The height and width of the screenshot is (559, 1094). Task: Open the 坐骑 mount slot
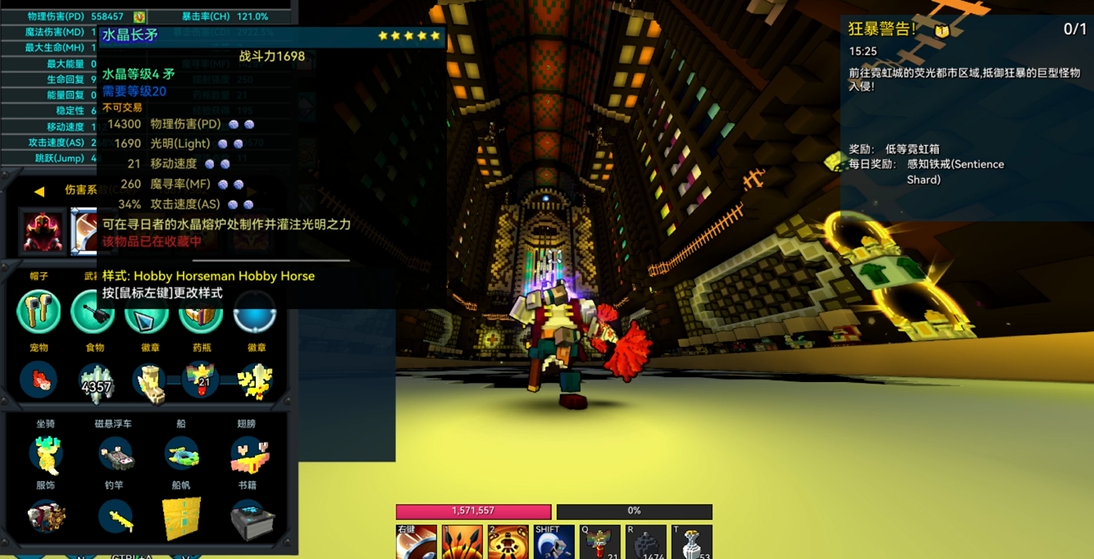[x=46, y=455]
